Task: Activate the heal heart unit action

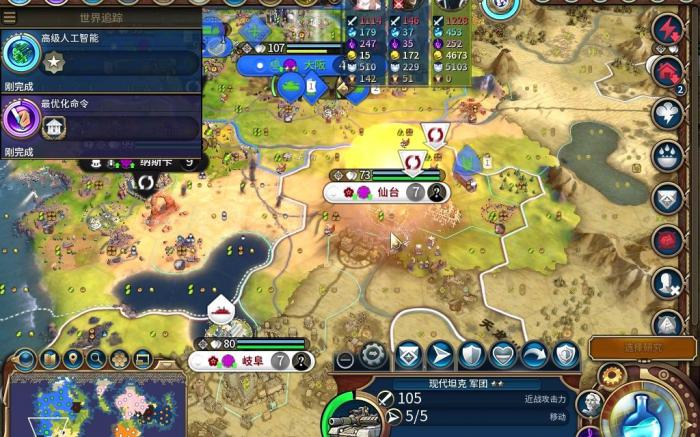Action: (503, 355)
